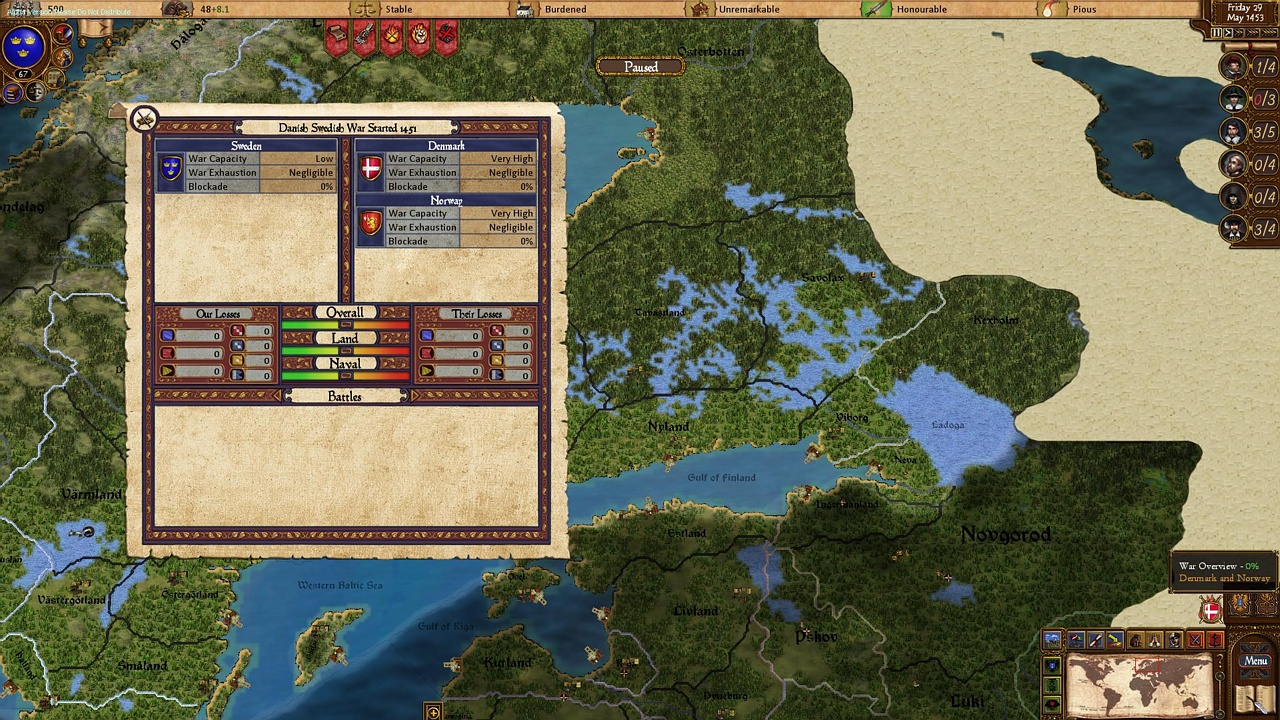Open Sweden's coat of arms shield
The height and width of the screenshot is (720, 1280).
pyautogui.click(x=24, y=46)
